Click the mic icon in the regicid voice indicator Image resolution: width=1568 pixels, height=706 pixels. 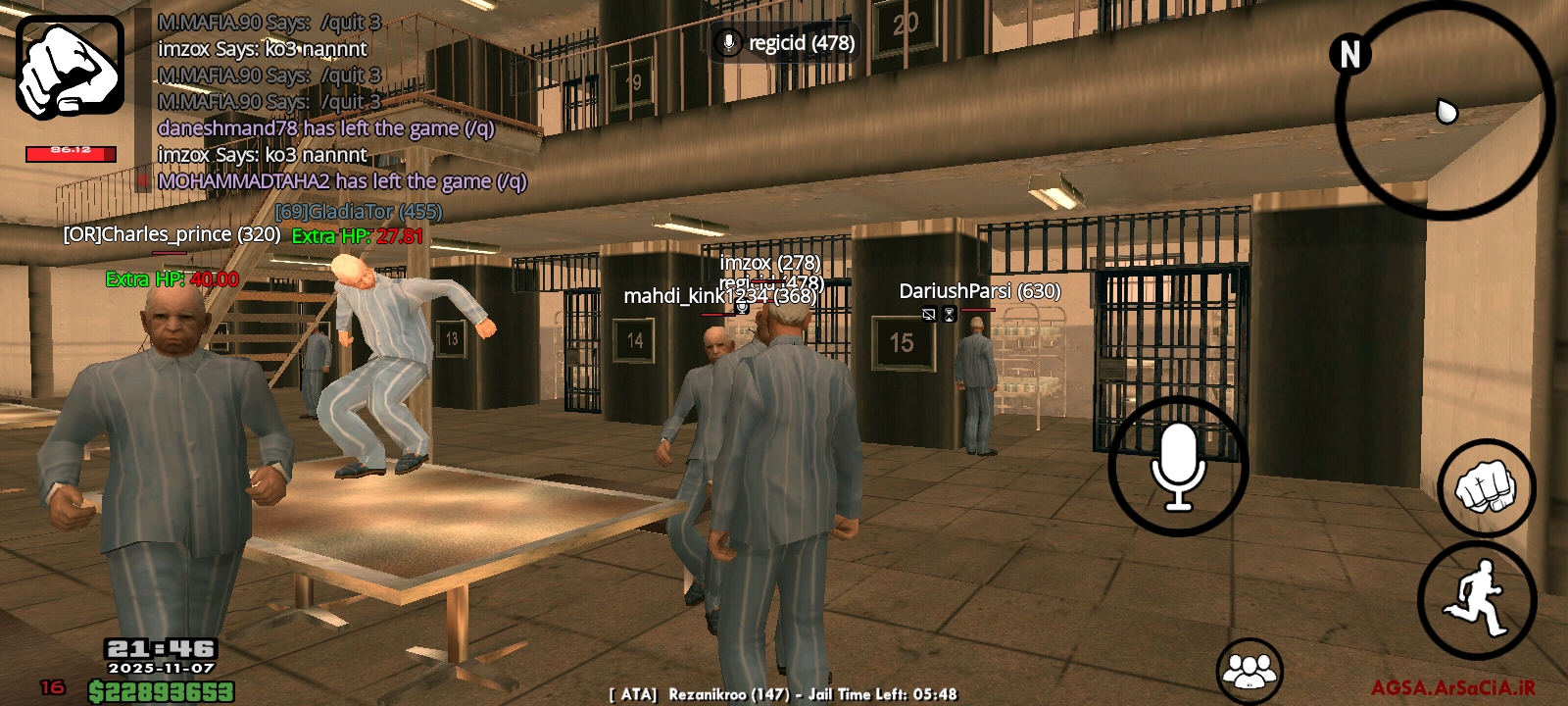pyautogui.click(x=727, y=43)
